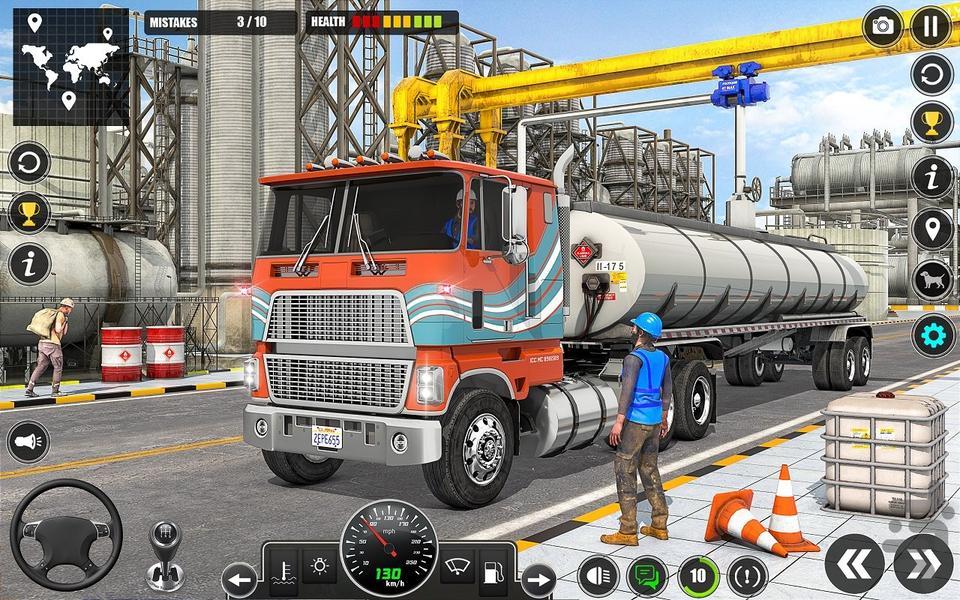Activate the exclamation warning button
960x600 pixels.
coord(748,575)
